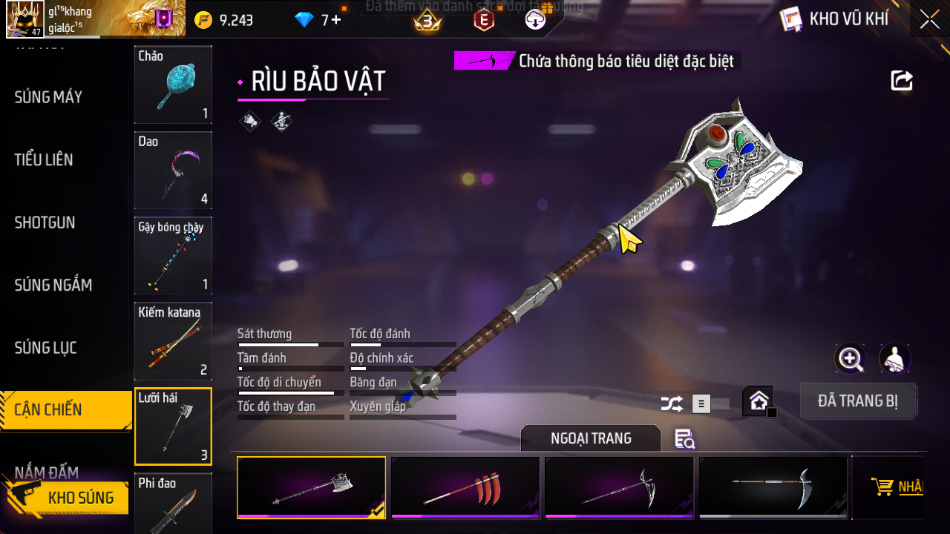Select the Chảo pan weapon
The width and height of the screenshot is (950, 534).
pos(173,85)
